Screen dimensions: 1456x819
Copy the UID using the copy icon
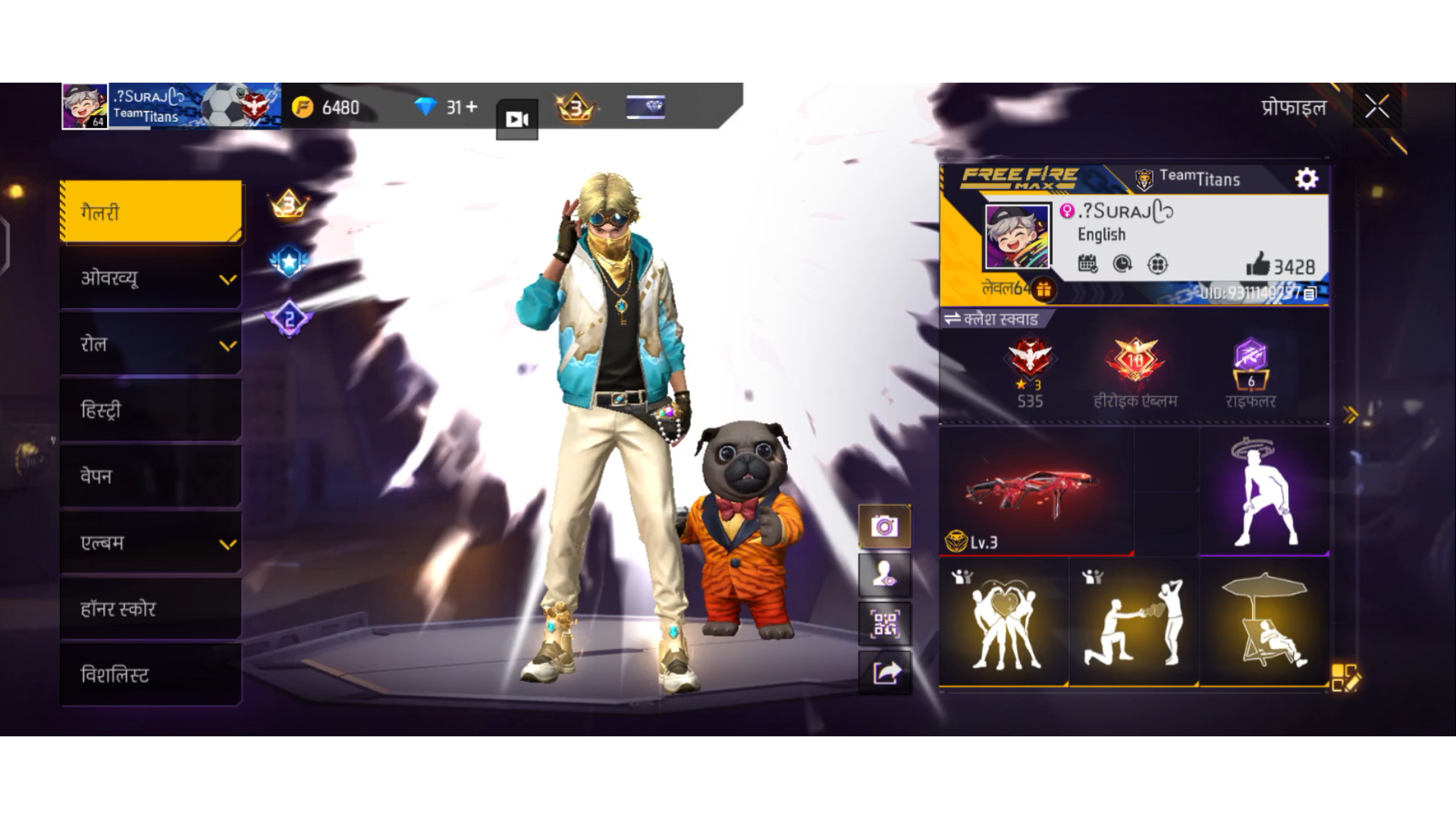coord(1309,294)
